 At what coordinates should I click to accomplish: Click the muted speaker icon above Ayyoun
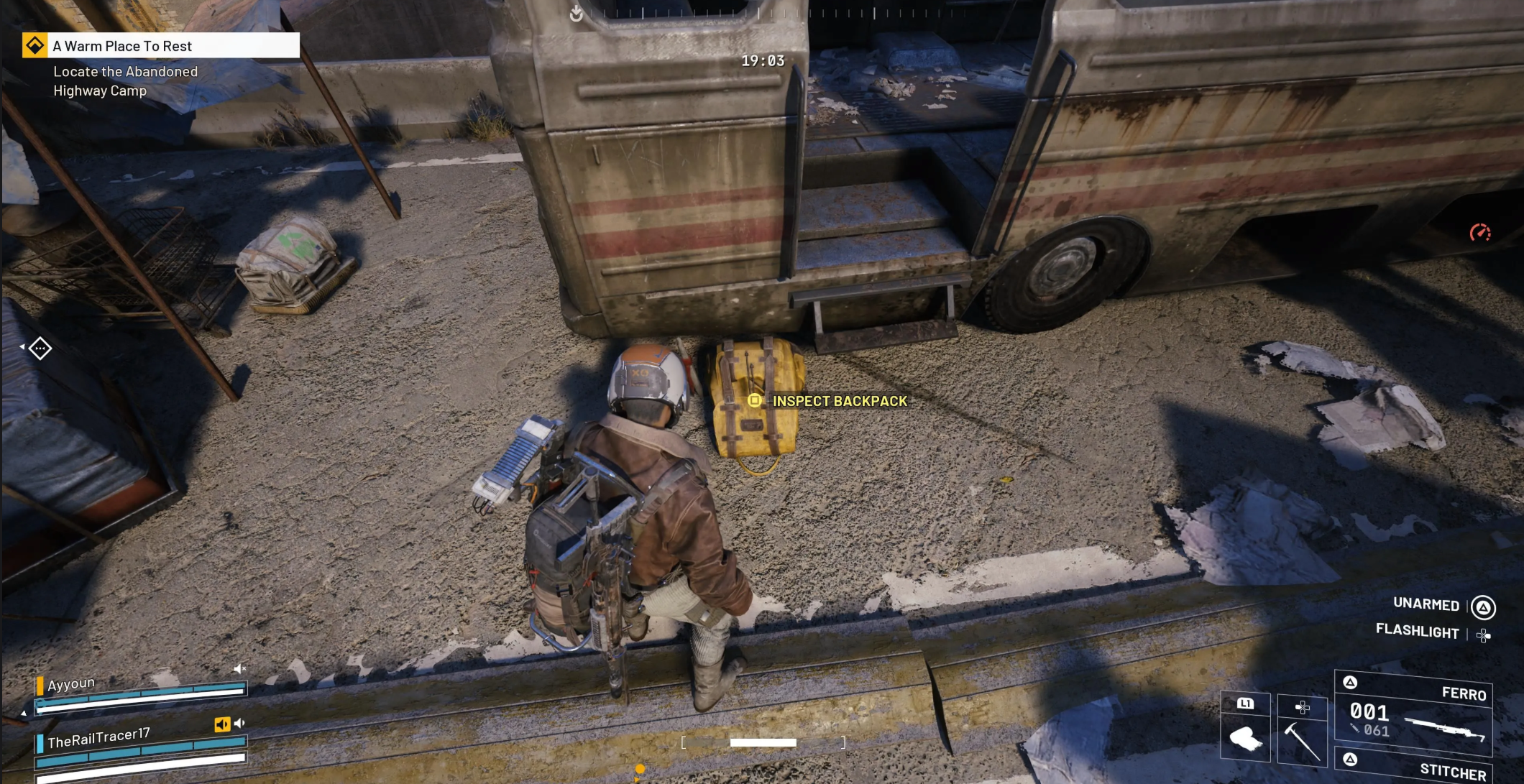tap(239, 669)
